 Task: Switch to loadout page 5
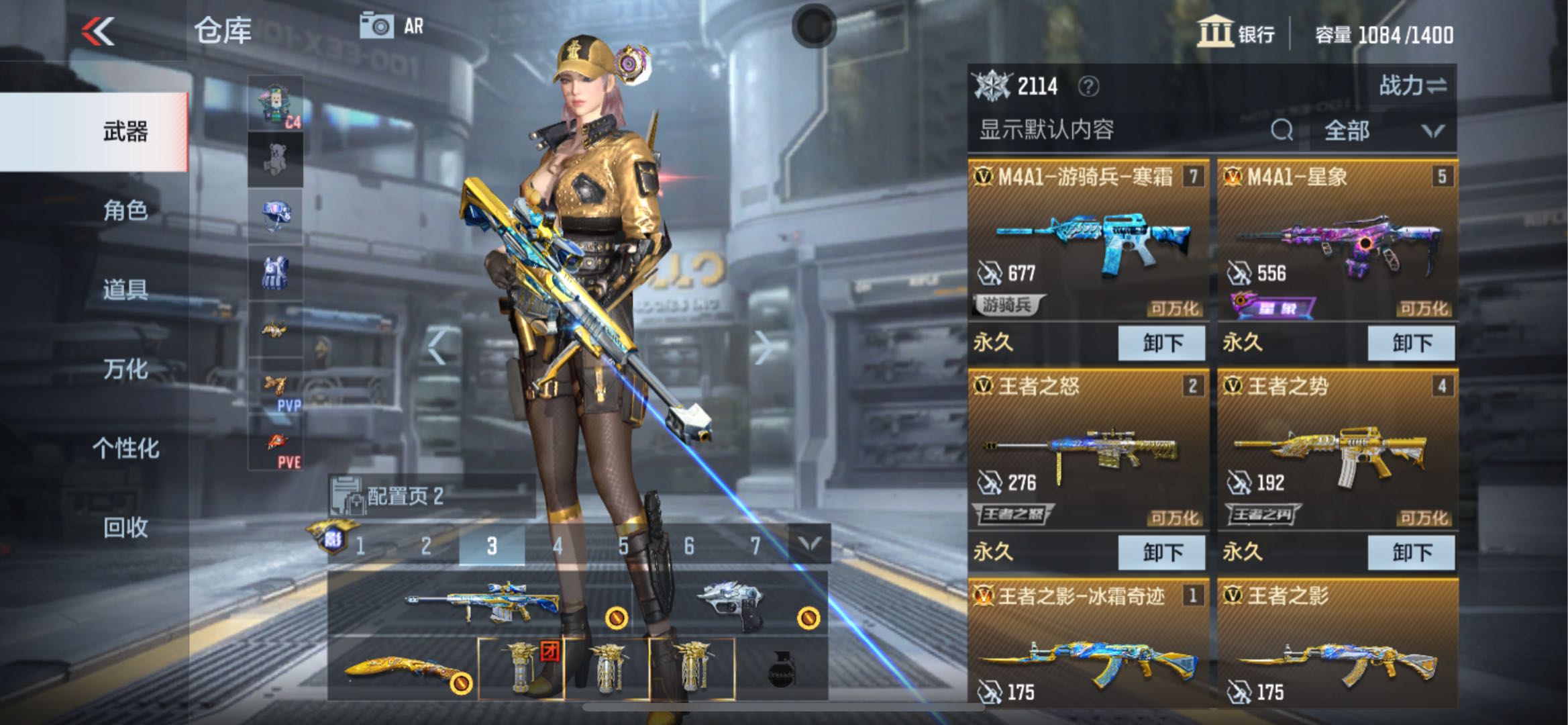coord(623,546)
